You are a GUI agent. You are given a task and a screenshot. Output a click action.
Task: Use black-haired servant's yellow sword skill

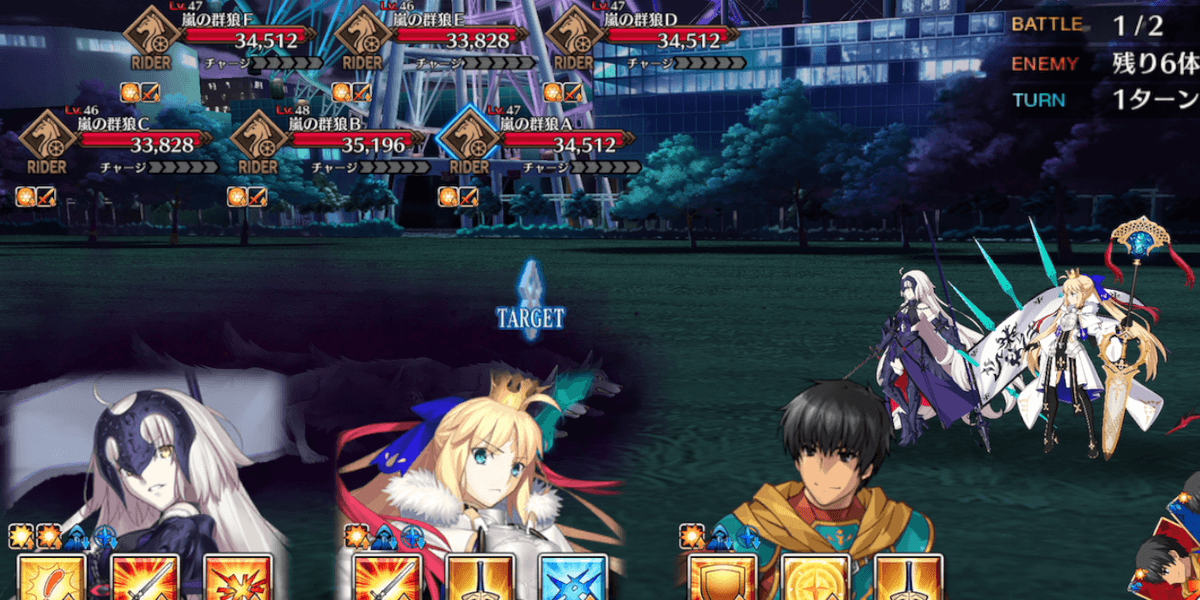coord(908,579)
